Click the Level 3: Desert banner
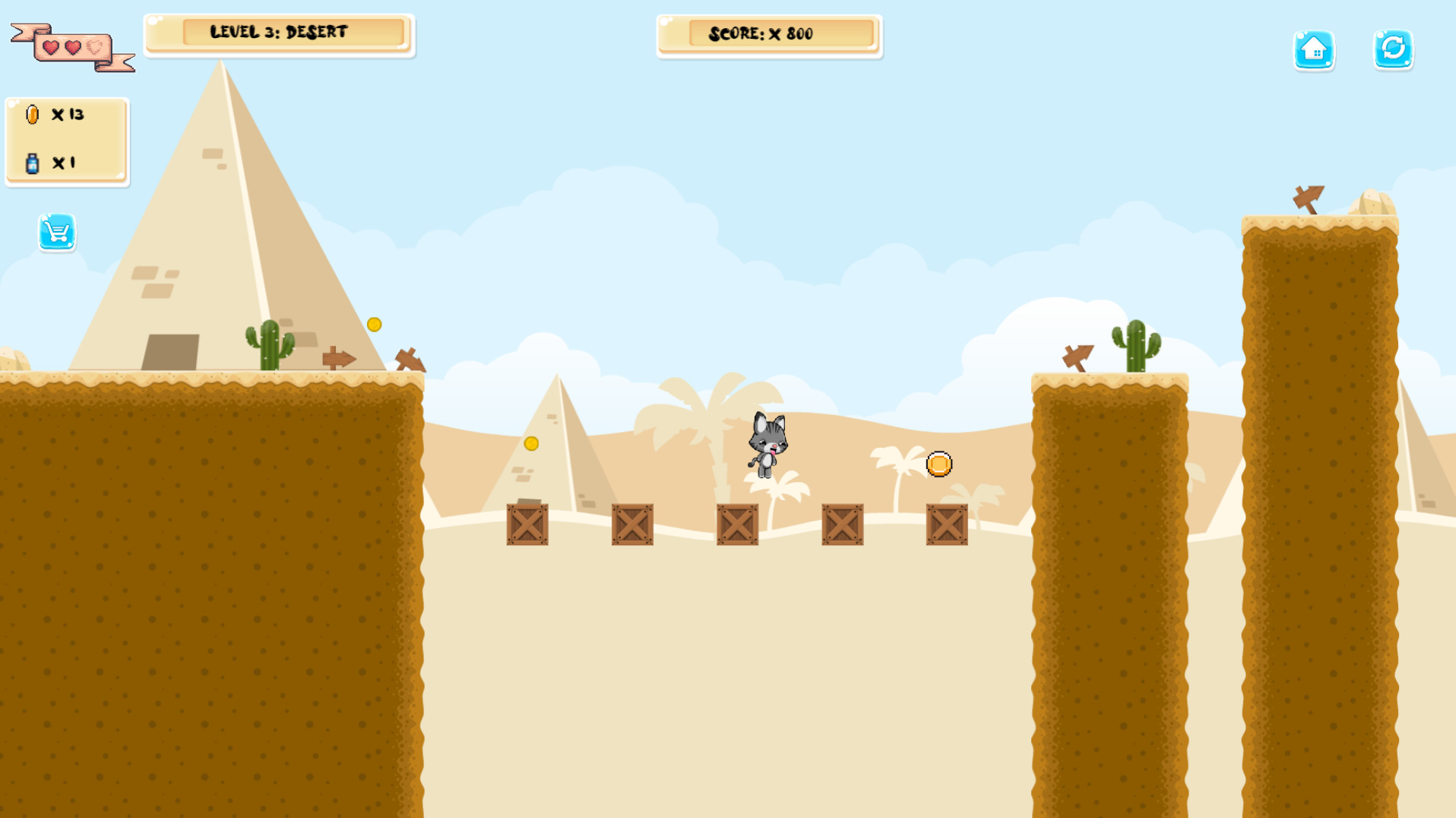Screen dimensions: 1456x818 click(x=278, y=32)
